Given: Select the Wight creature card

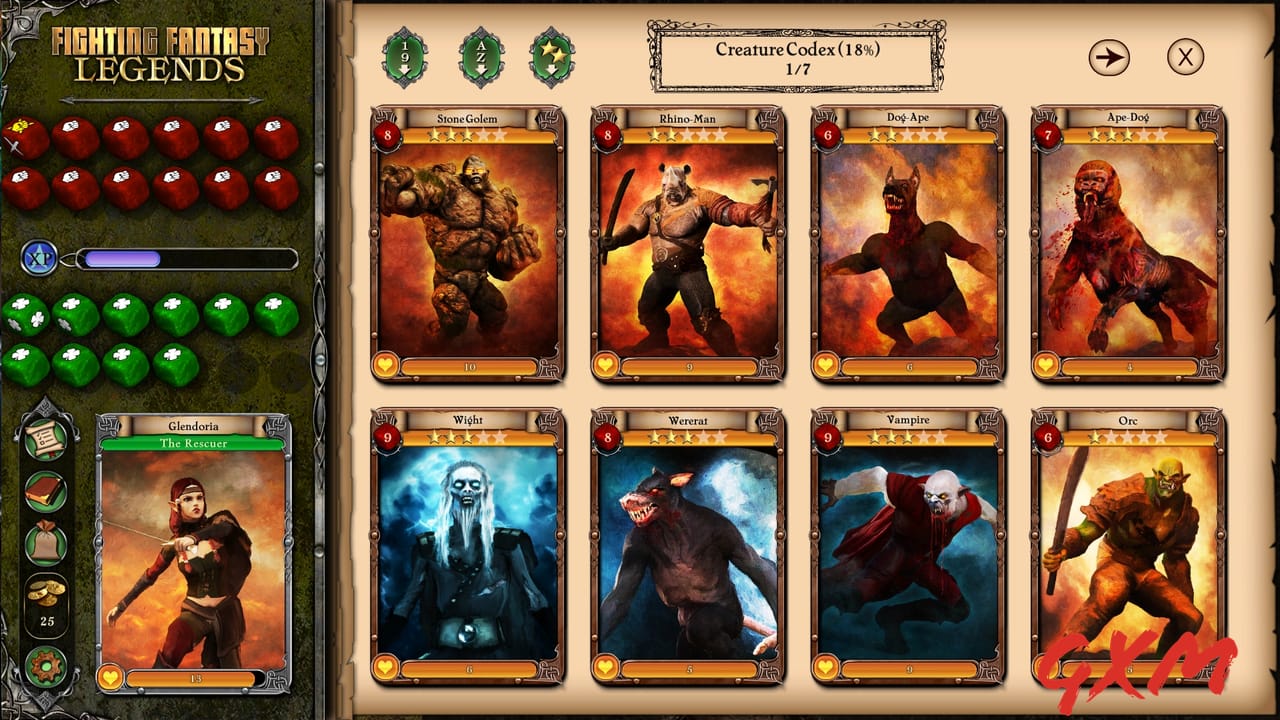Looking at the screenshot, I should (466, 545).
